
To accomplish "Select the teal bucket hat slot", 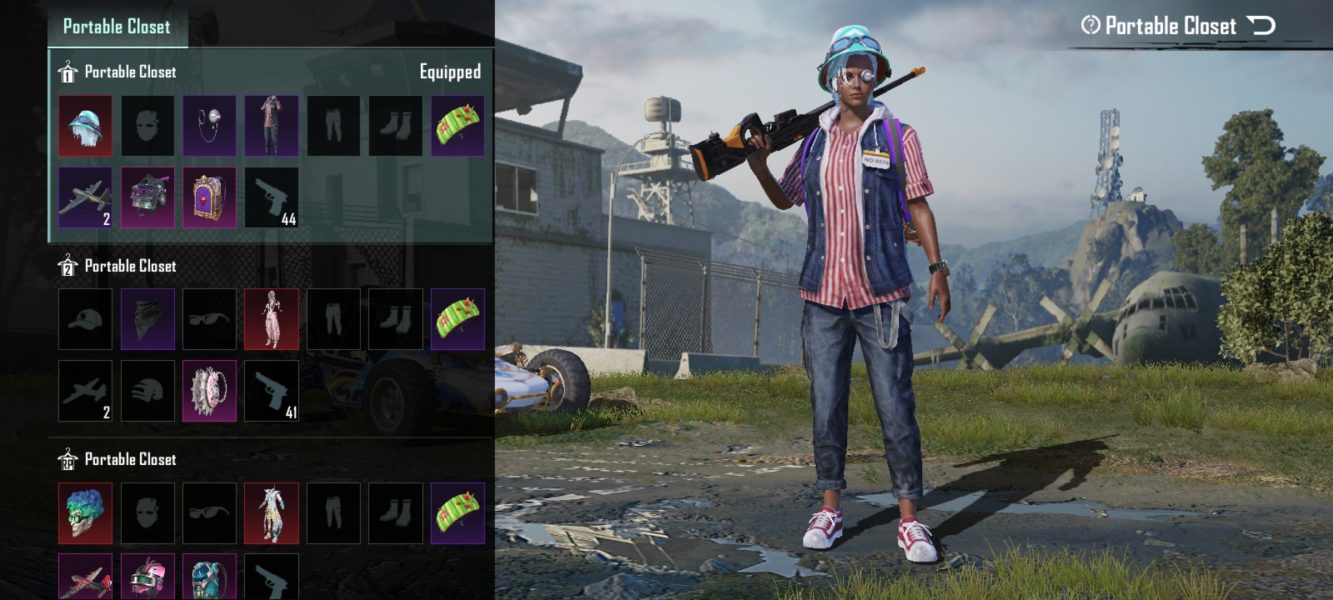I will [85, 126].
